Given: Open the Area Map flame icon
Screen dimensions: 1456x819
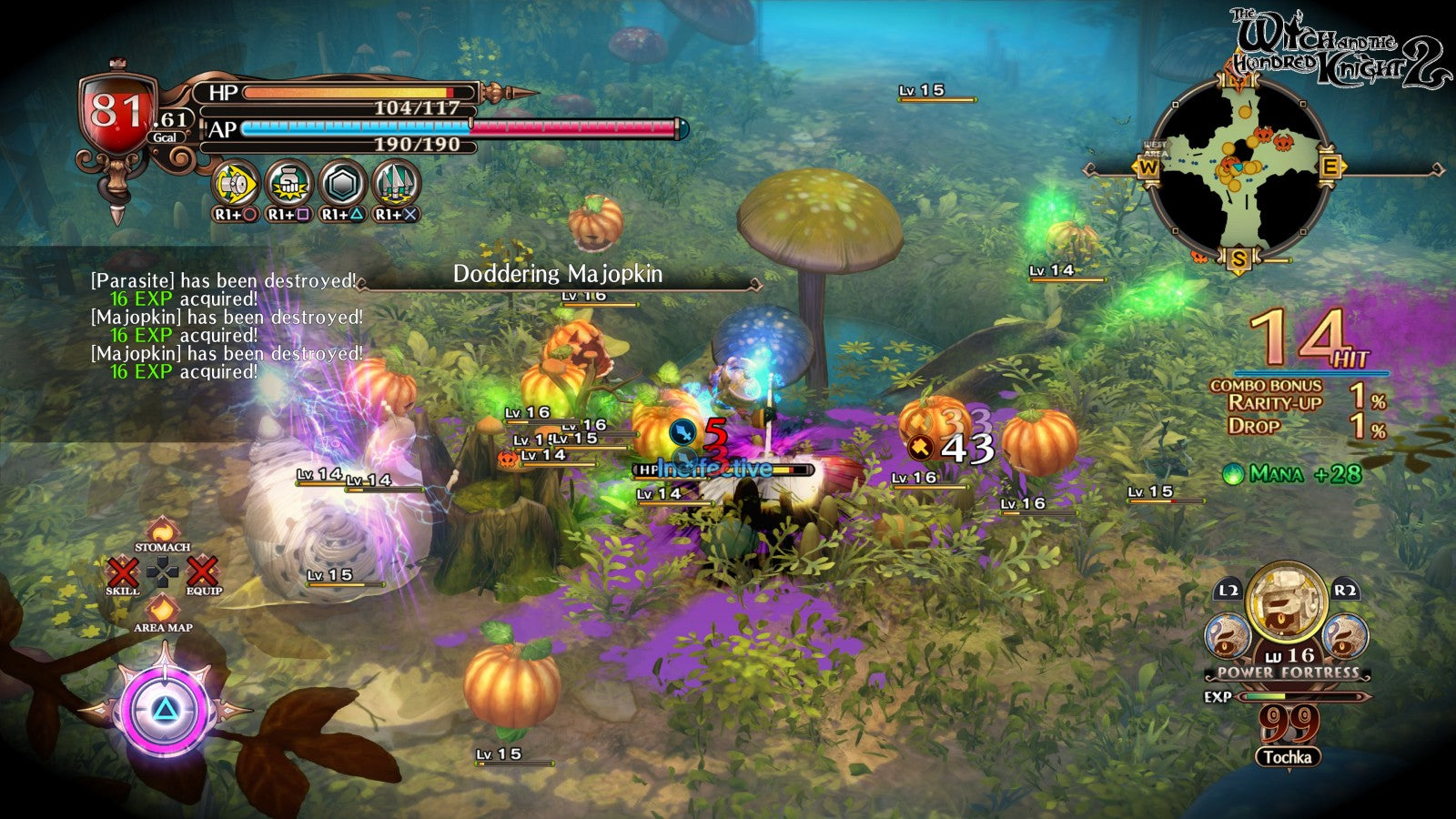Looking at the screenshot, I should (163, 608).
